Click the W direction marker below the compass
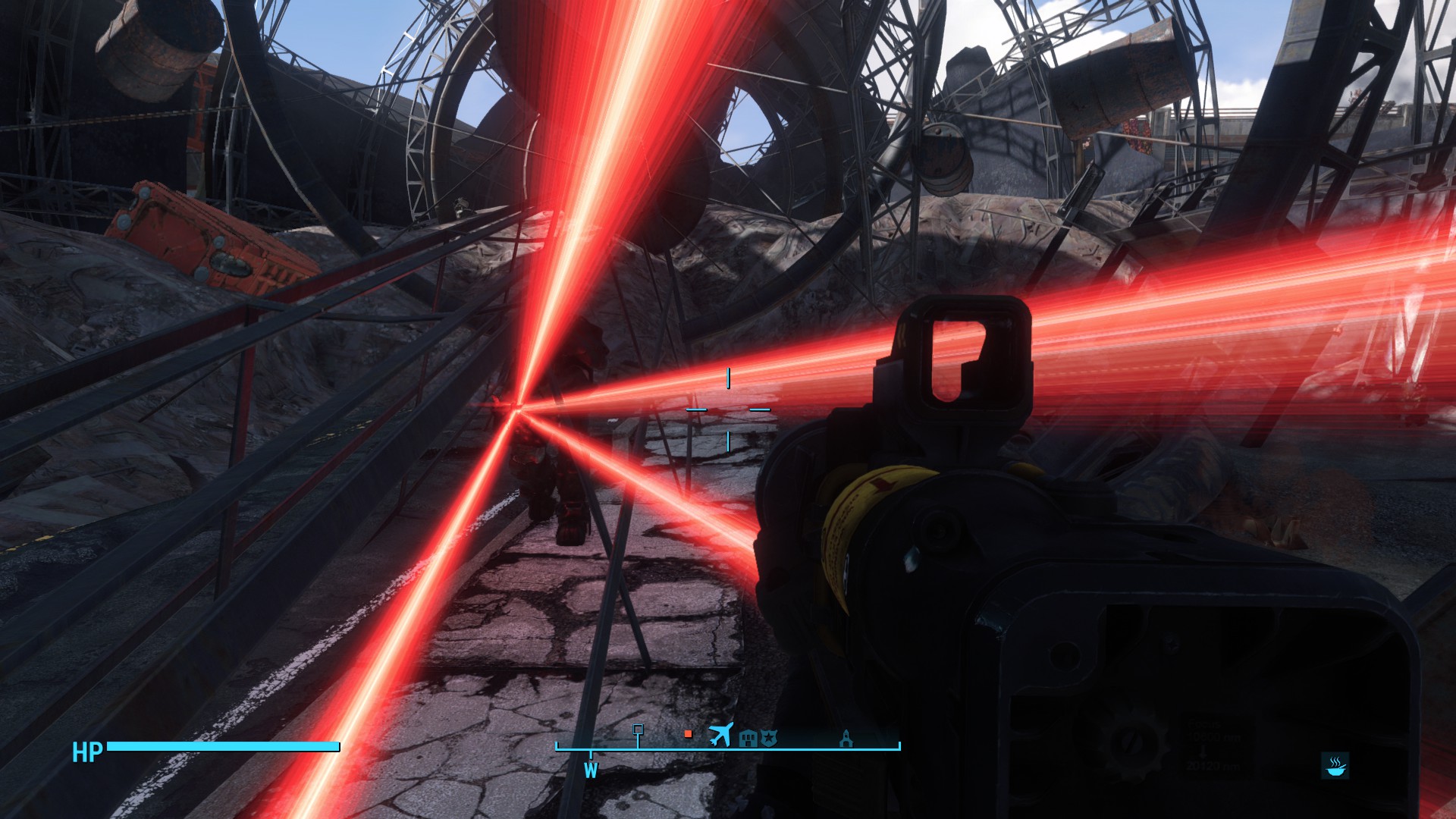The height and width of the screenshot is (819, 1456). [591, 770]
